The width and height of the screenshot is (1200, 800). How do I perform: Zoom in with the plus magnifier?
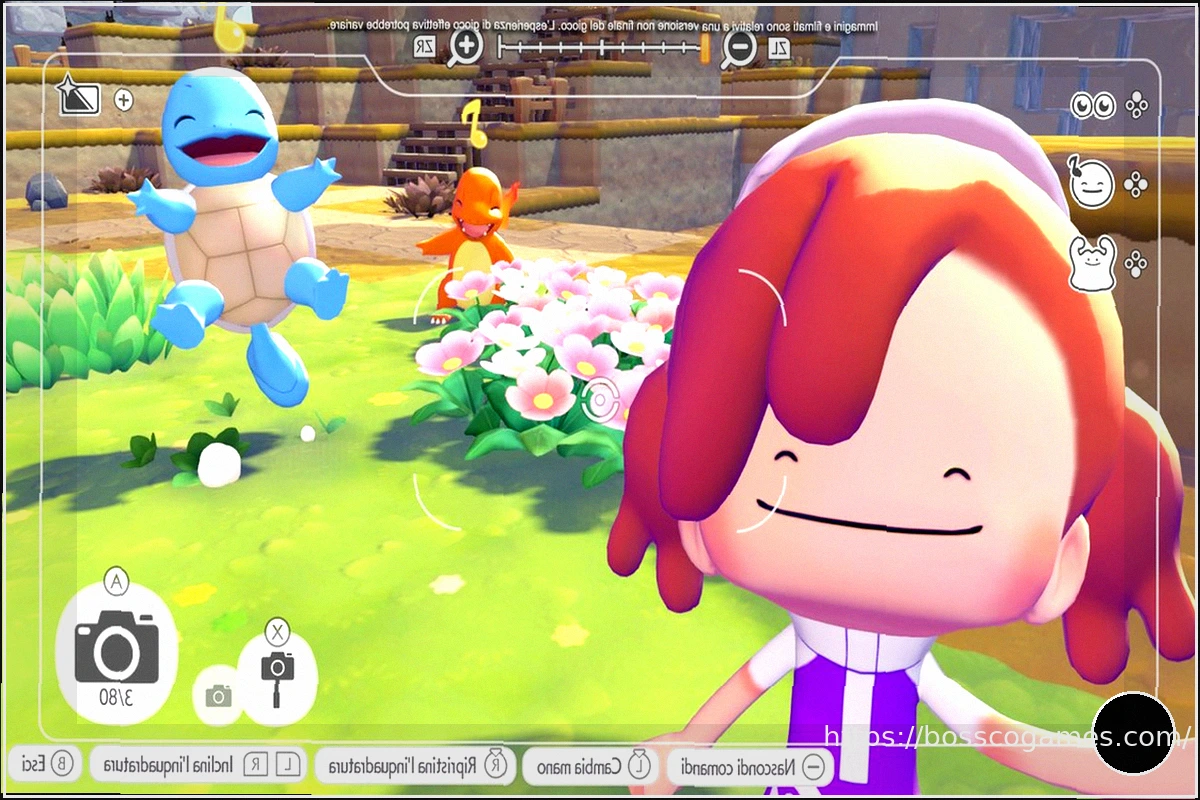(465, 45)
